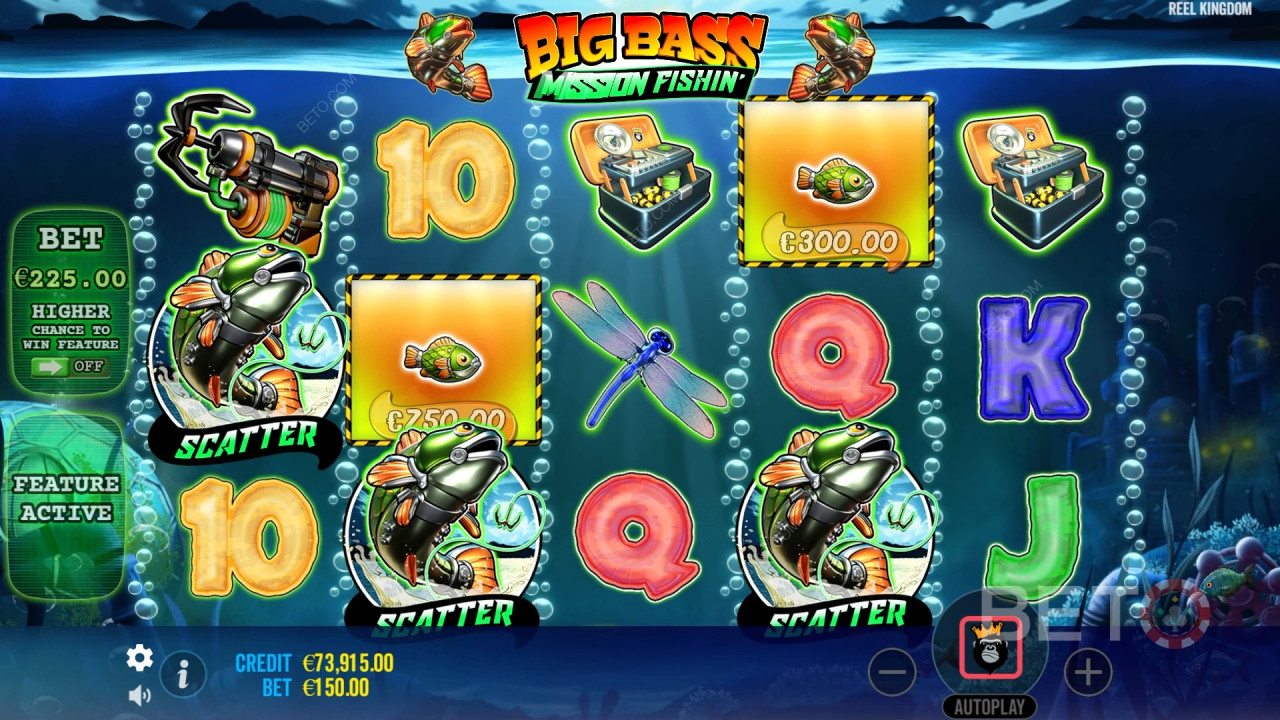Open the settings gear icon

(x=139, y=657)
